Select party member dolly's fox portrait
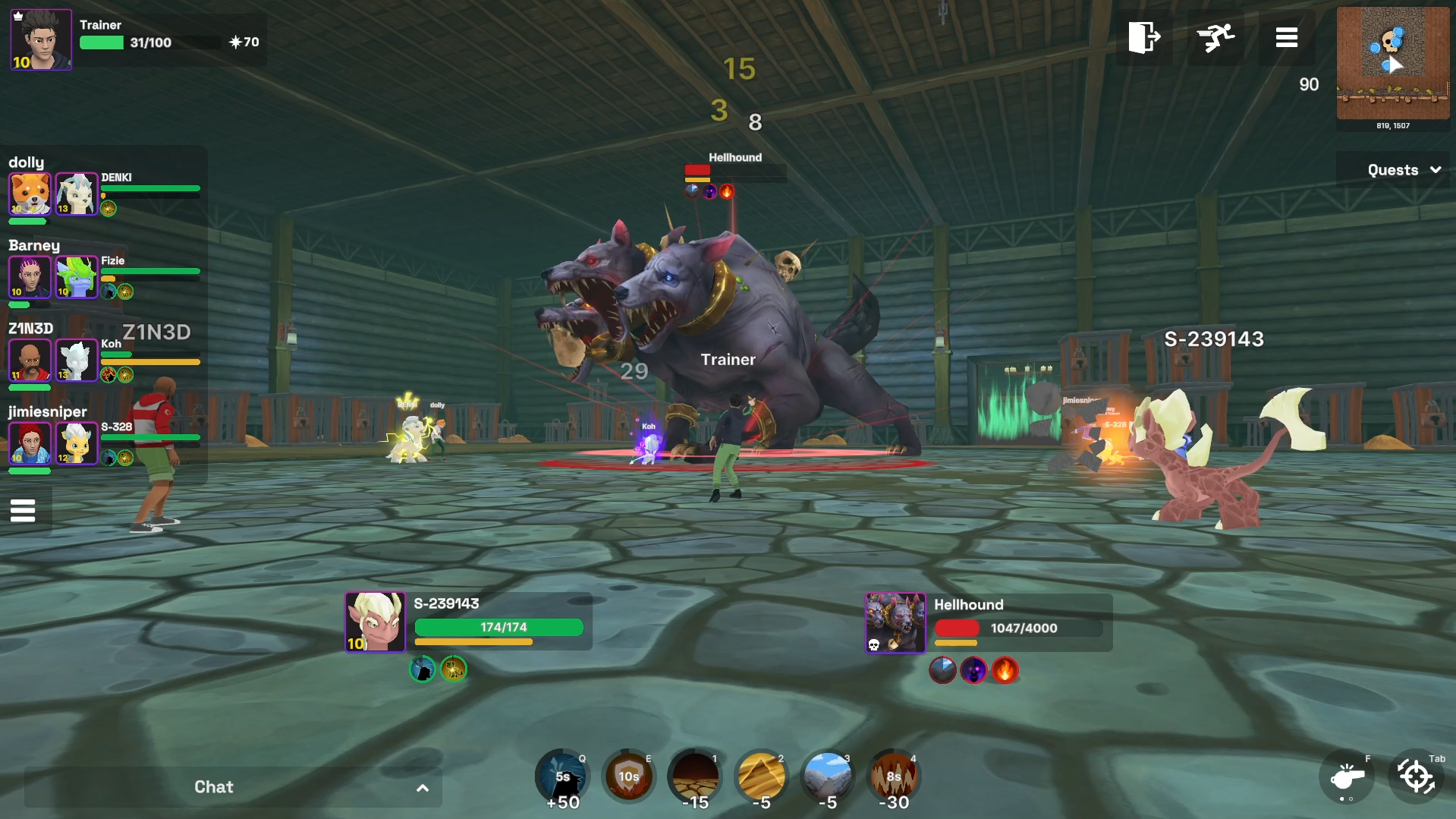Viewport: 1456px width, 819px height. point(30,194)
